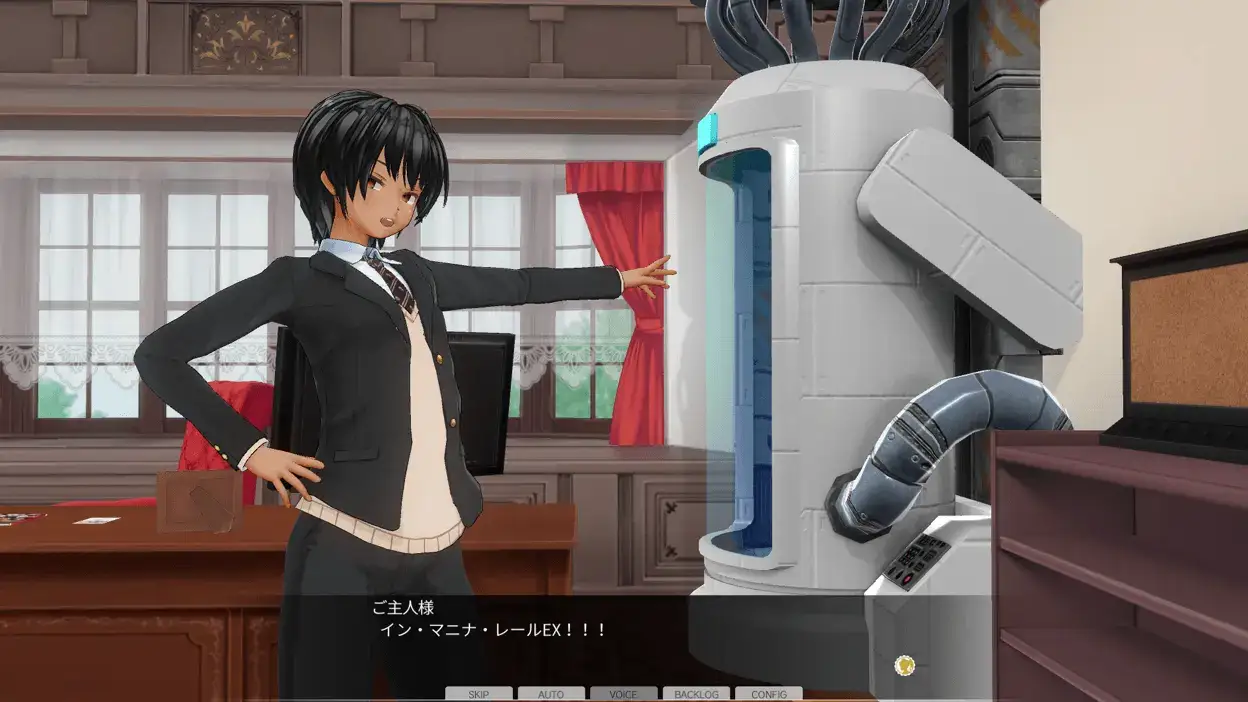Open the BACKLOG of past dialogue
The height and width of the screenshot is (702, 1248).
point(696,694)
